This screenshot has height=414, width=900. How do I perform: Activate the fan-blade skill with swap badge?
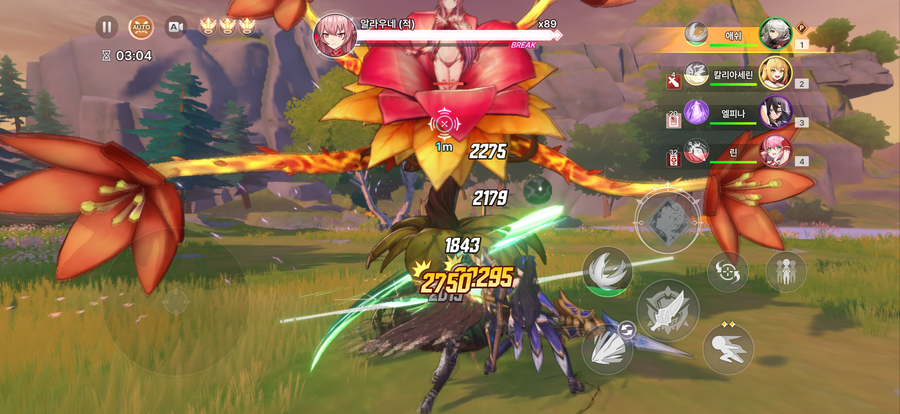click(607, 349)
